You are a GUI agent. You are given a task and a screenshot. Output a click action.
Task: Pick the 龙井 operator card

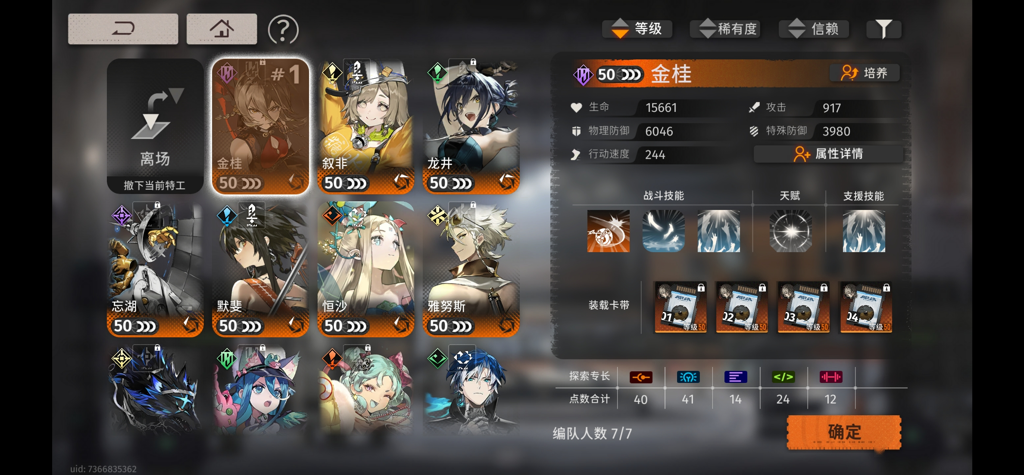click(470, 126)
